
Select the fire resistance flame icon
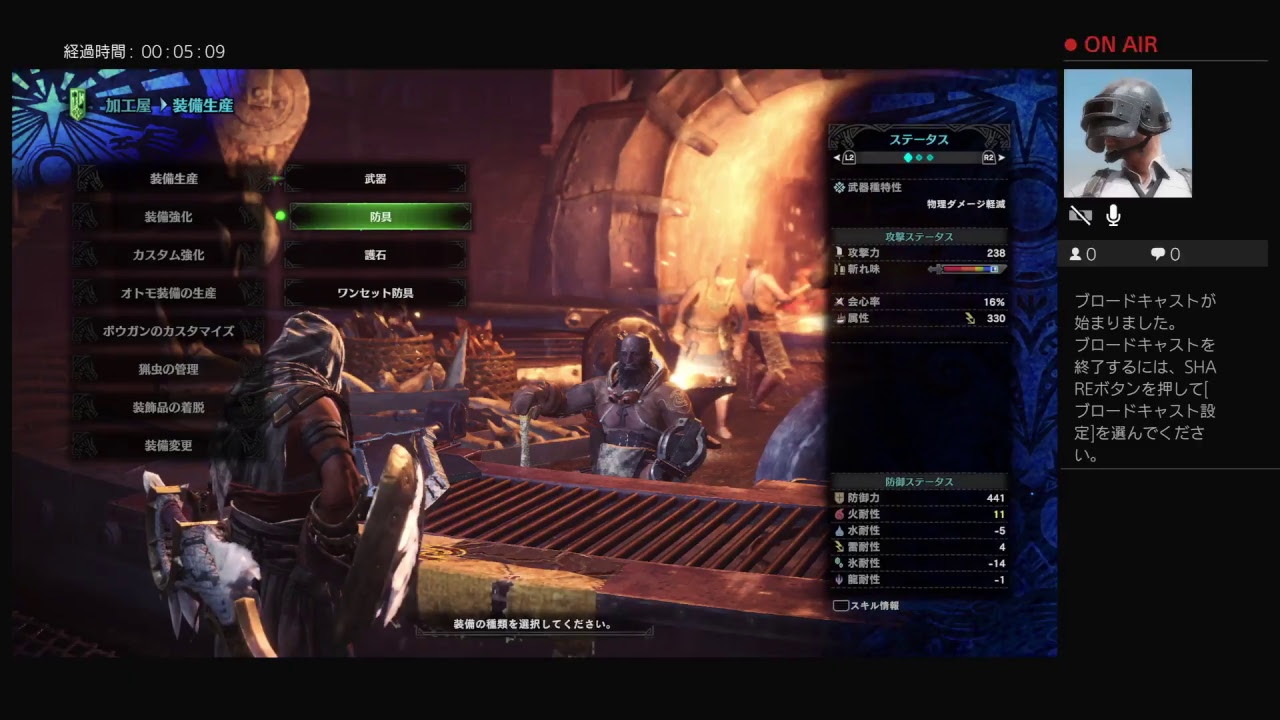839,515
